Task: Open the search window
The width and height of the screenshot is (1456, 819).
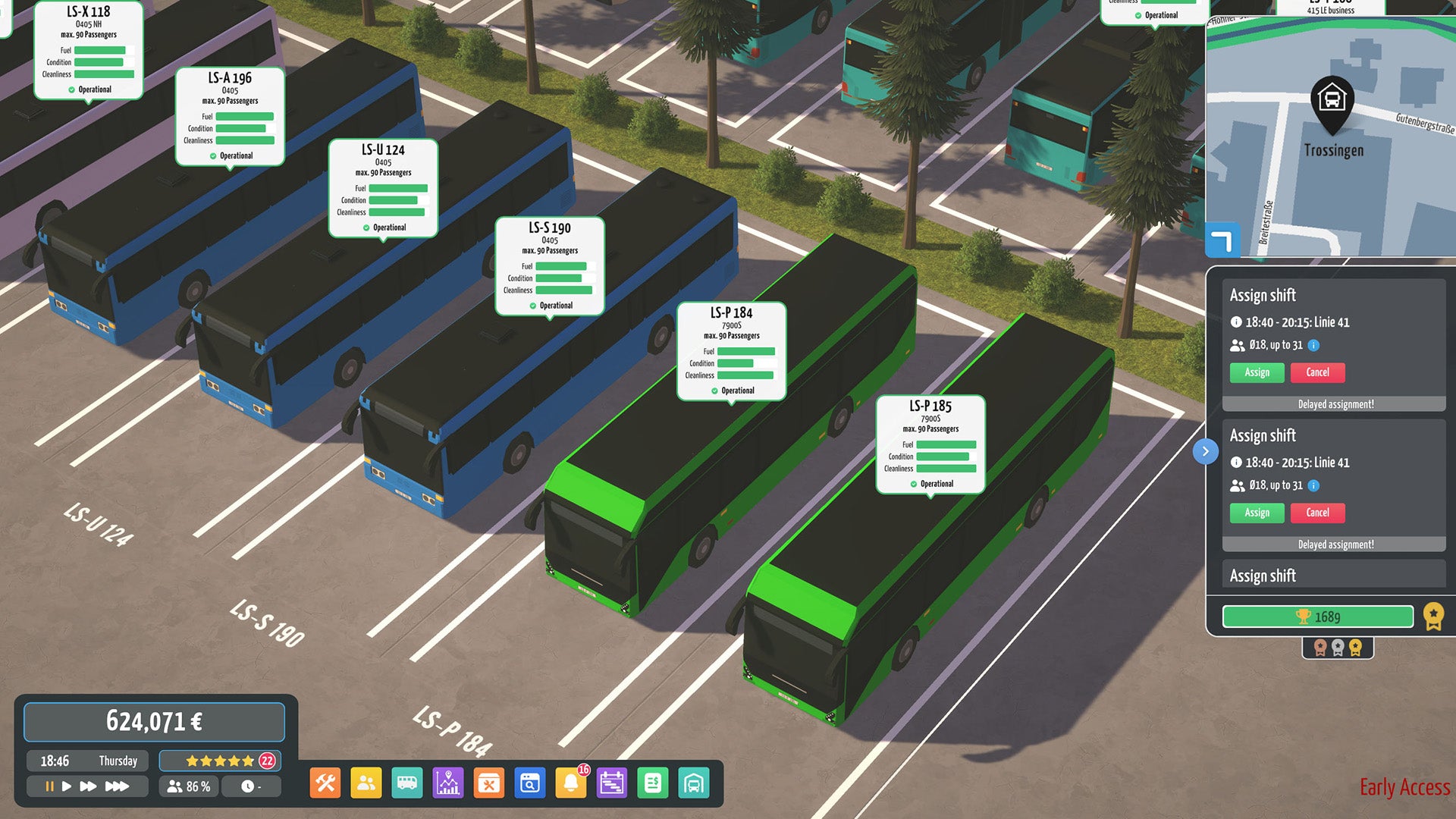Action: tap(529, 782)
